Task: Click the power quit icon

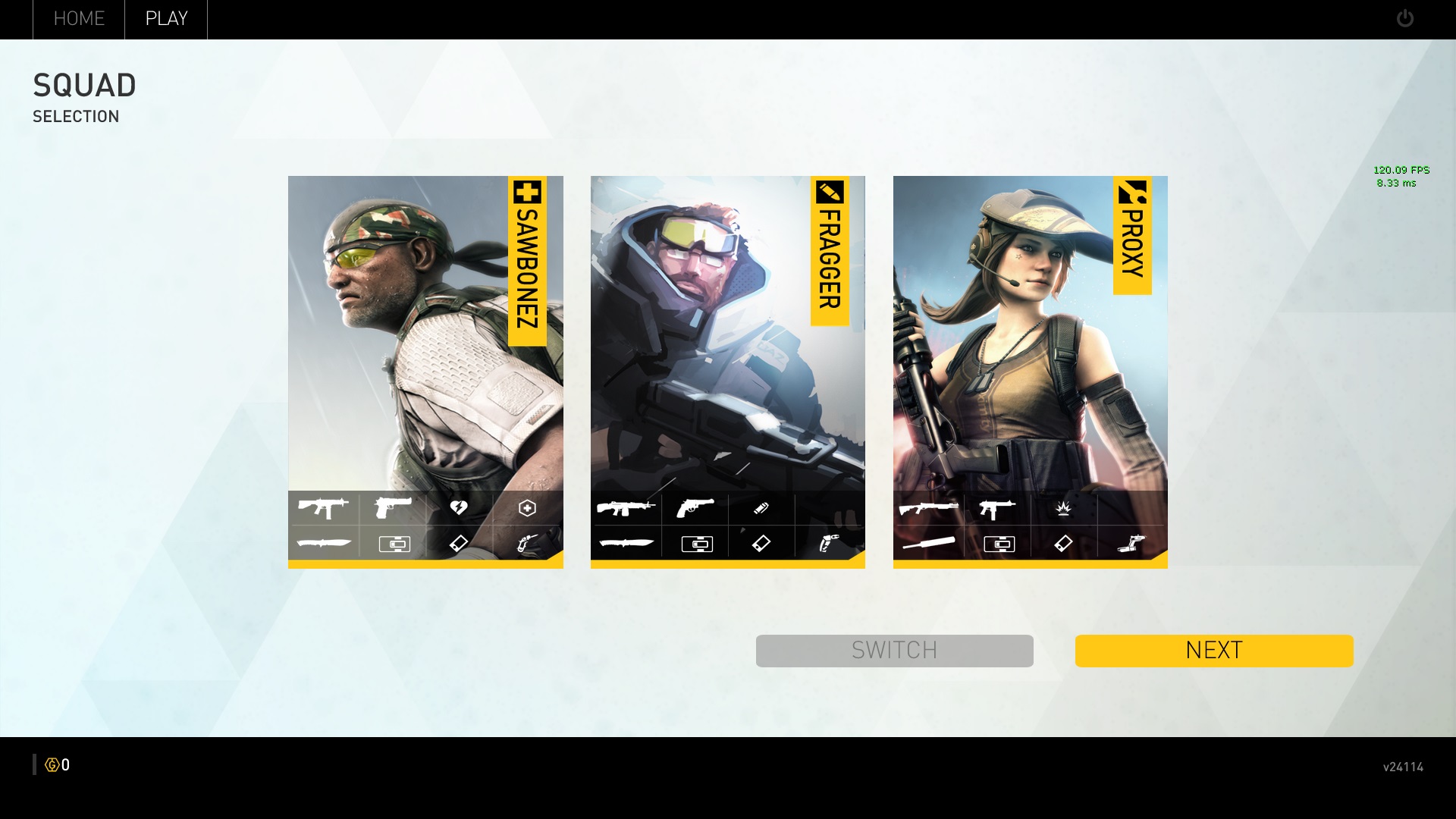Action: (x=1404, y=18)
